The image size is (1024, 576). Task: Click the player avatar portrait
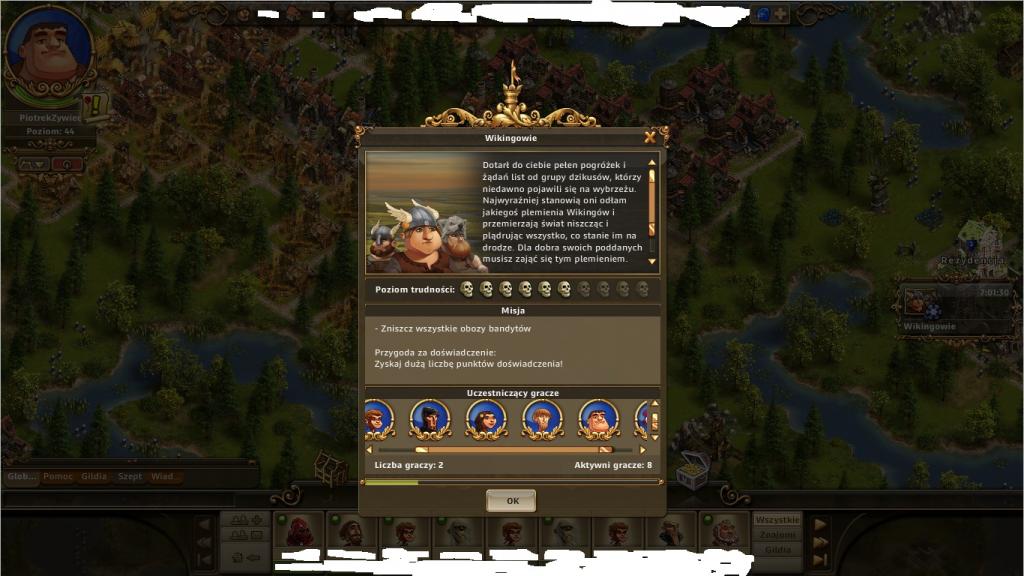pyautogui.click(x=50, y=50)
